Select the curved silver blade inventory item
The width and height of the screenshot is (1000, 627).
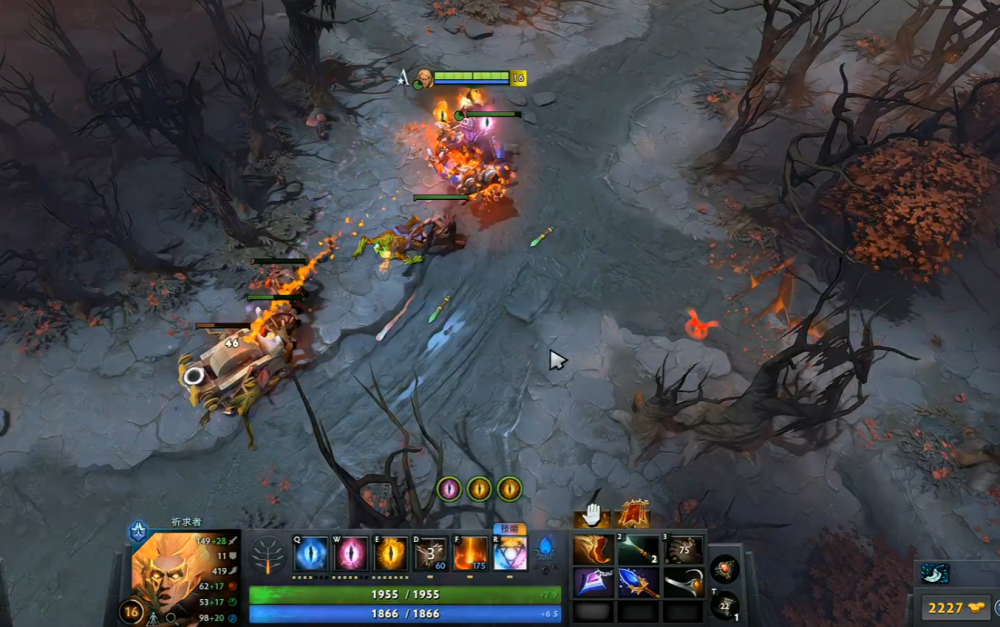tap(683, 582)
